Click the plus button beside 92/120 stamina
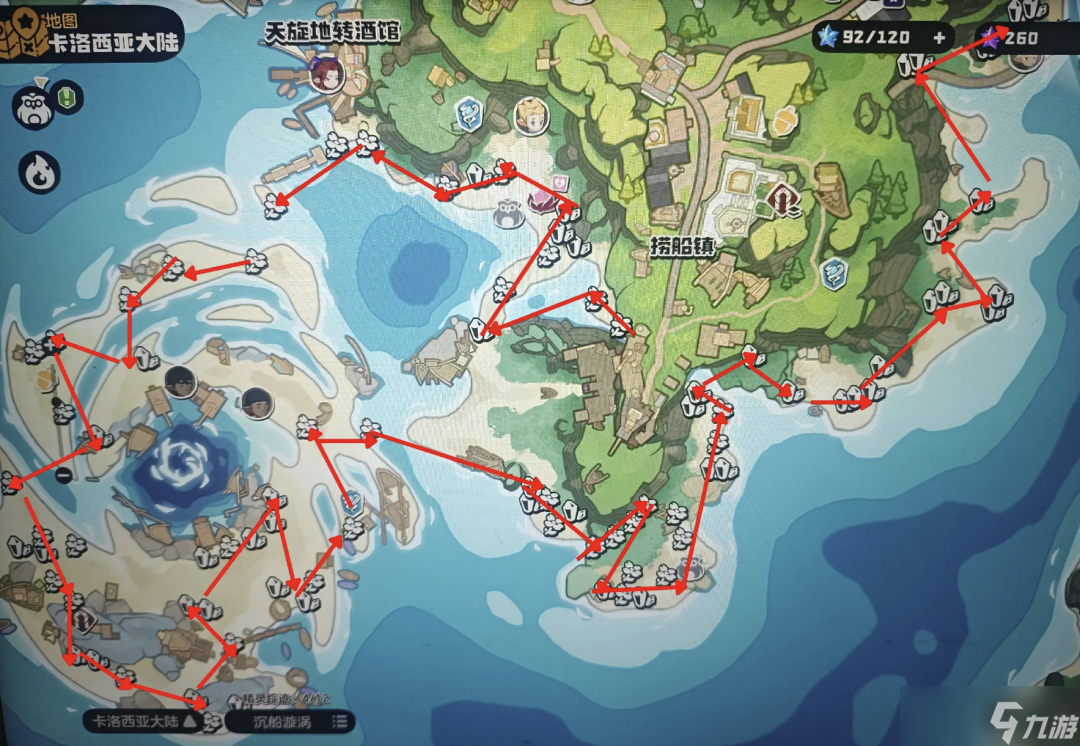 tap(939, 38)
